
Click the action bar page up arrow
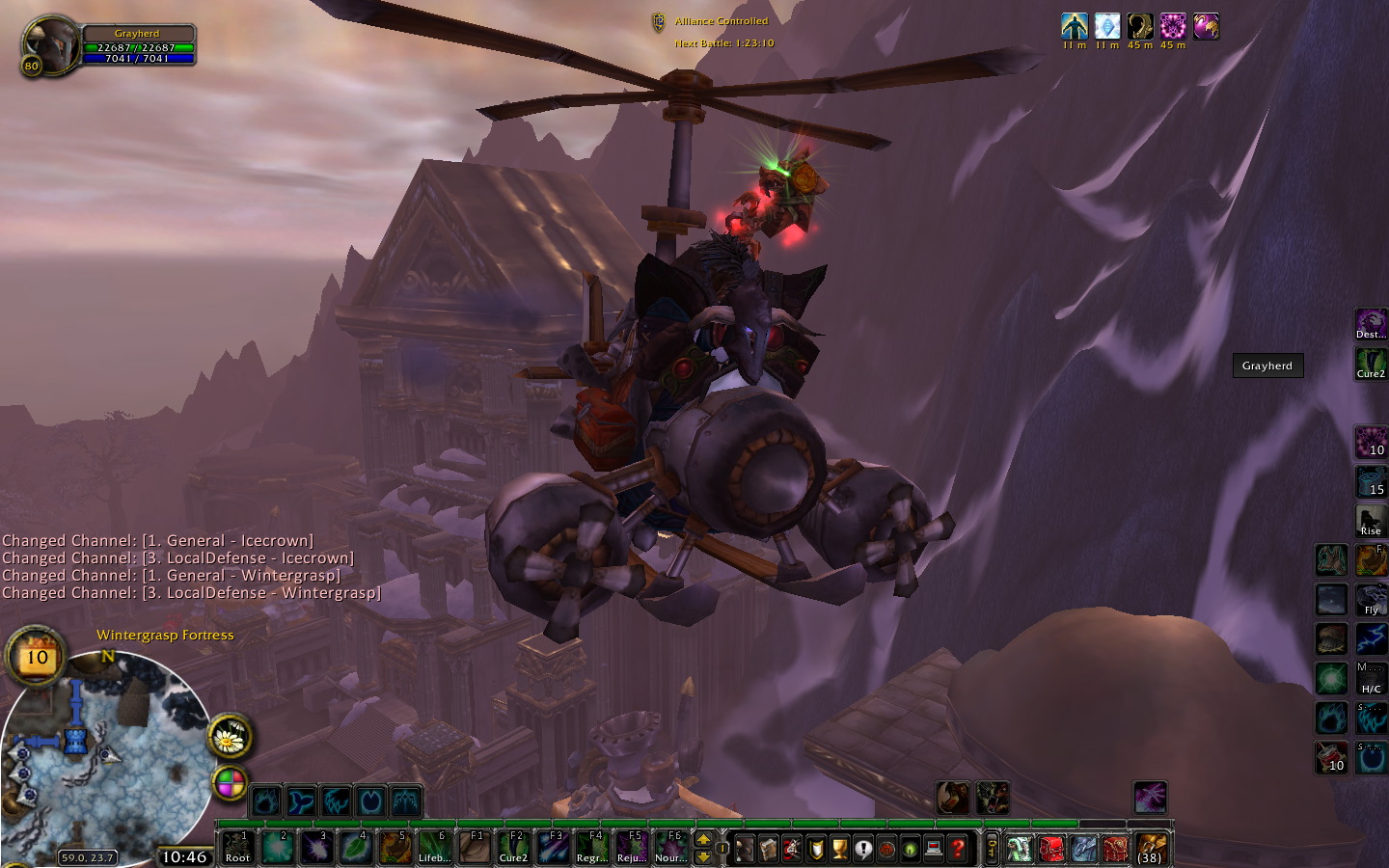coord(703,839)
